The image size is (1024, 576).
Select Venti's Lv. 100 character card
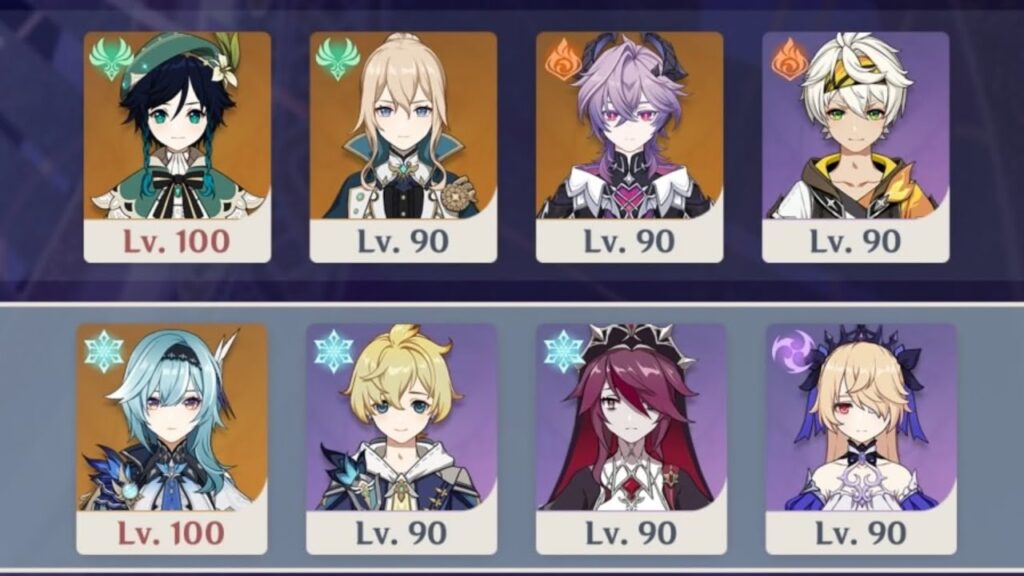[x=177, y=146]
